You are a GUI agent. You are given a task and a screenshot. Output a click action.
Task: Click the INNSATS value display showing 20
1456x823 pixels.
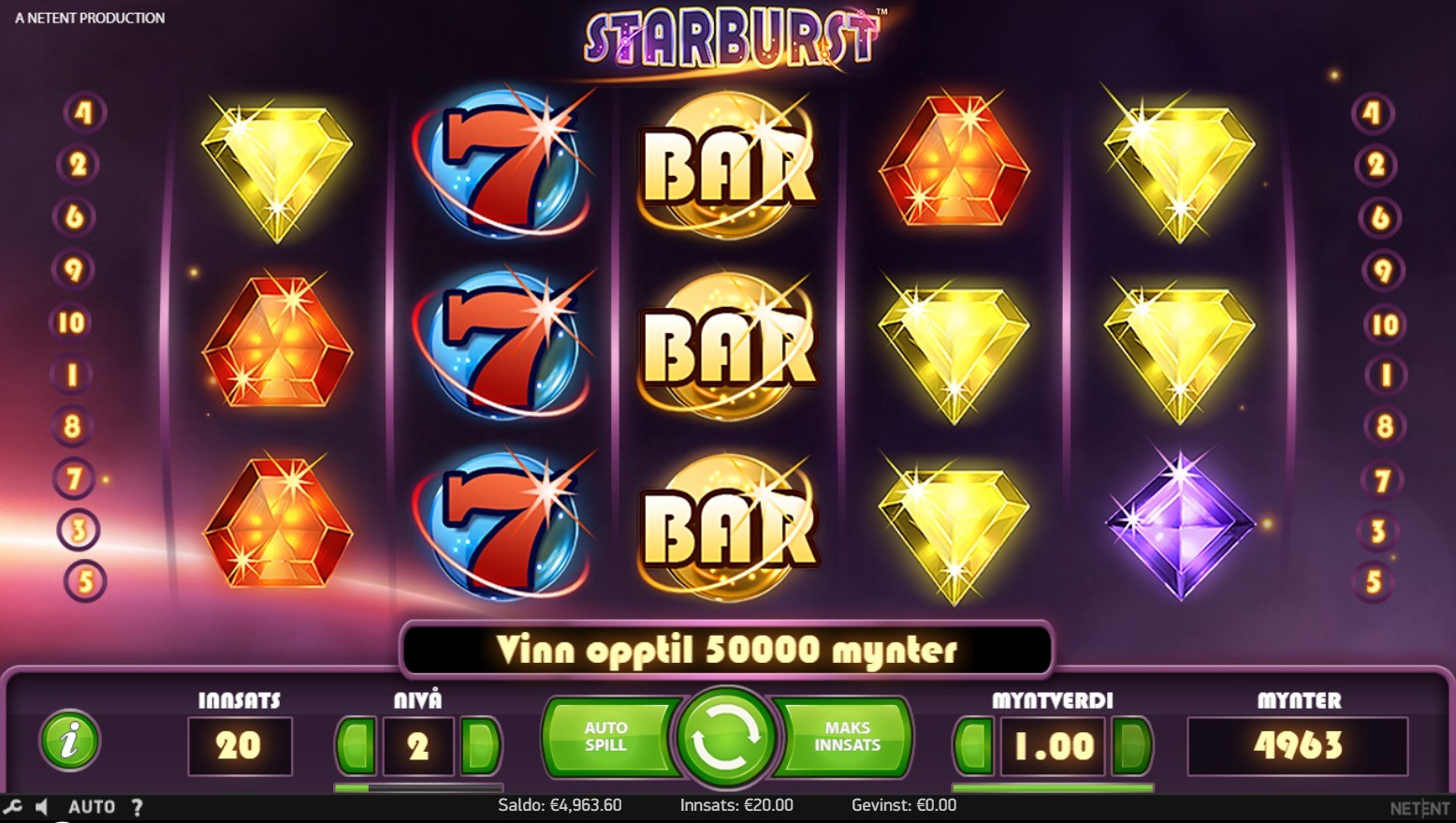[x=240, y=744]
